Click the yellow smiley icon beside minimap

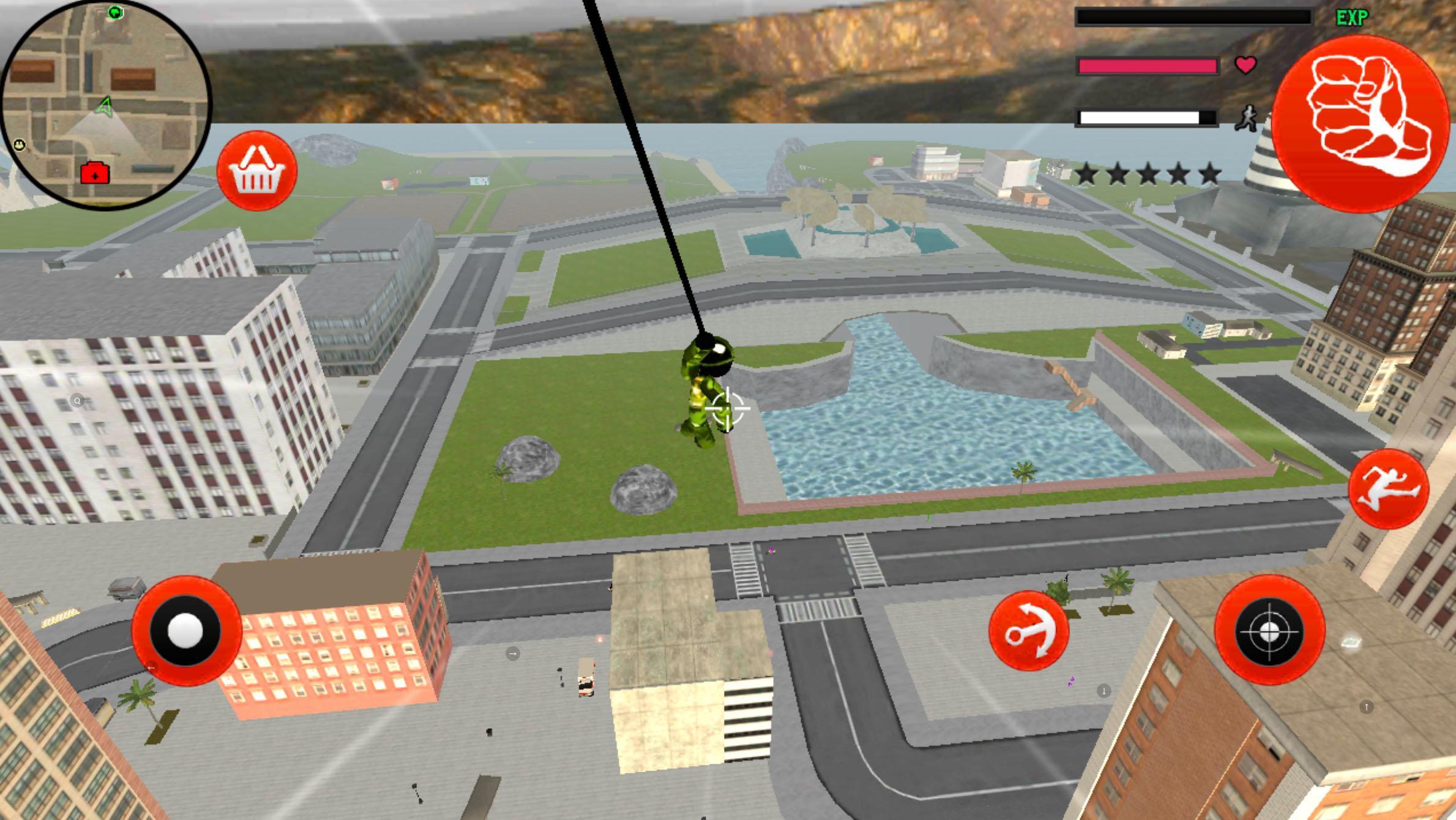click(19, 146)
